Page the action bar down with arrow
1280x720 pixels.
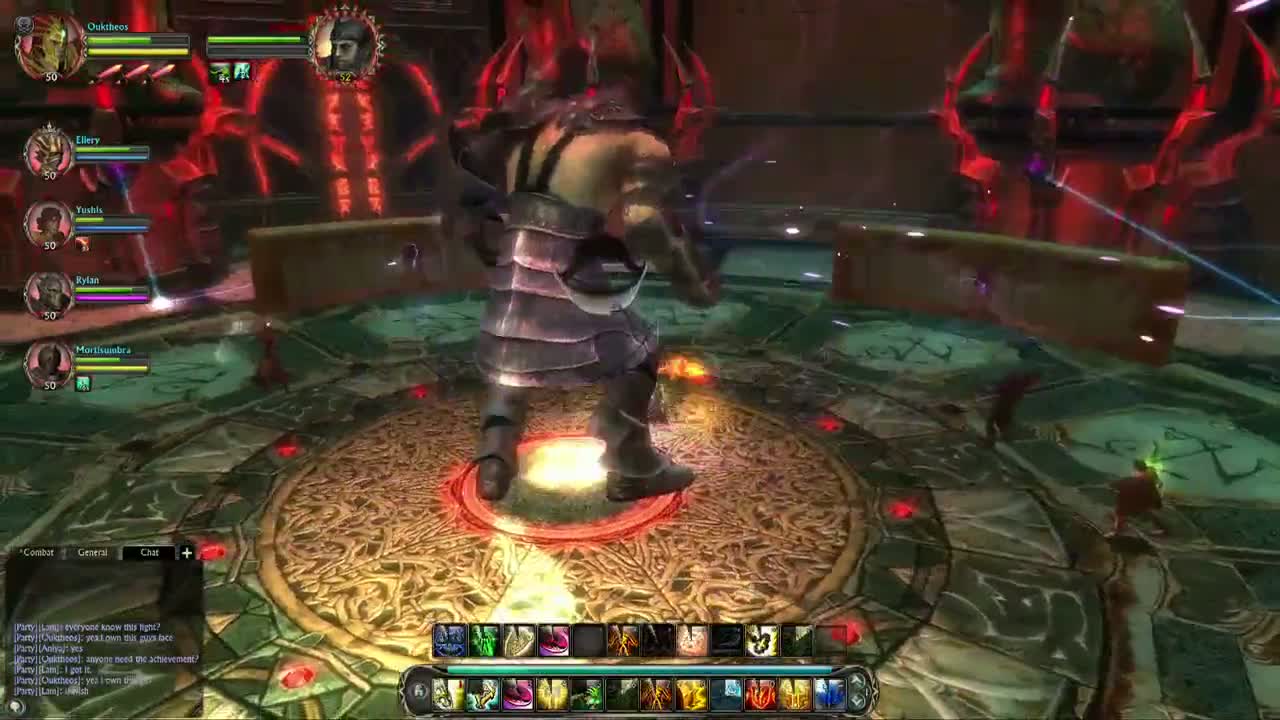(856, 701)
